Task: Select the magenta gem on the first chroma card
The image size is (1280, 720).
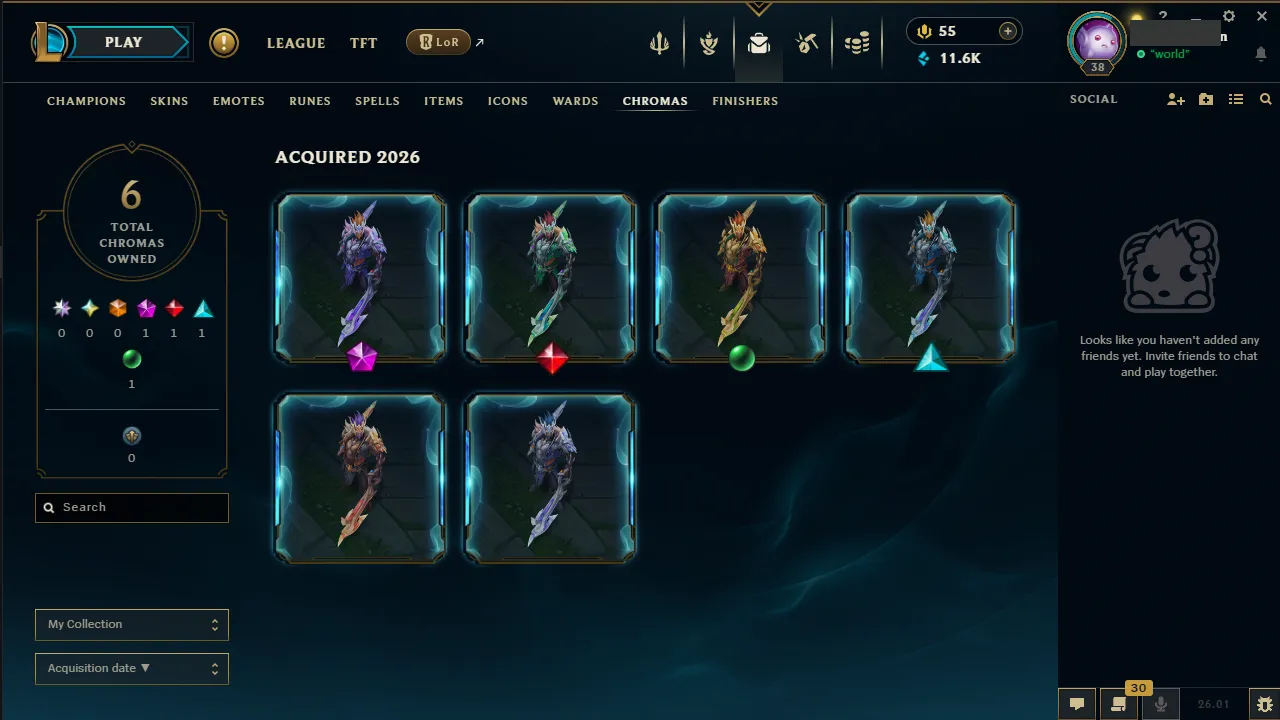Action: click(x=359, y=360)
